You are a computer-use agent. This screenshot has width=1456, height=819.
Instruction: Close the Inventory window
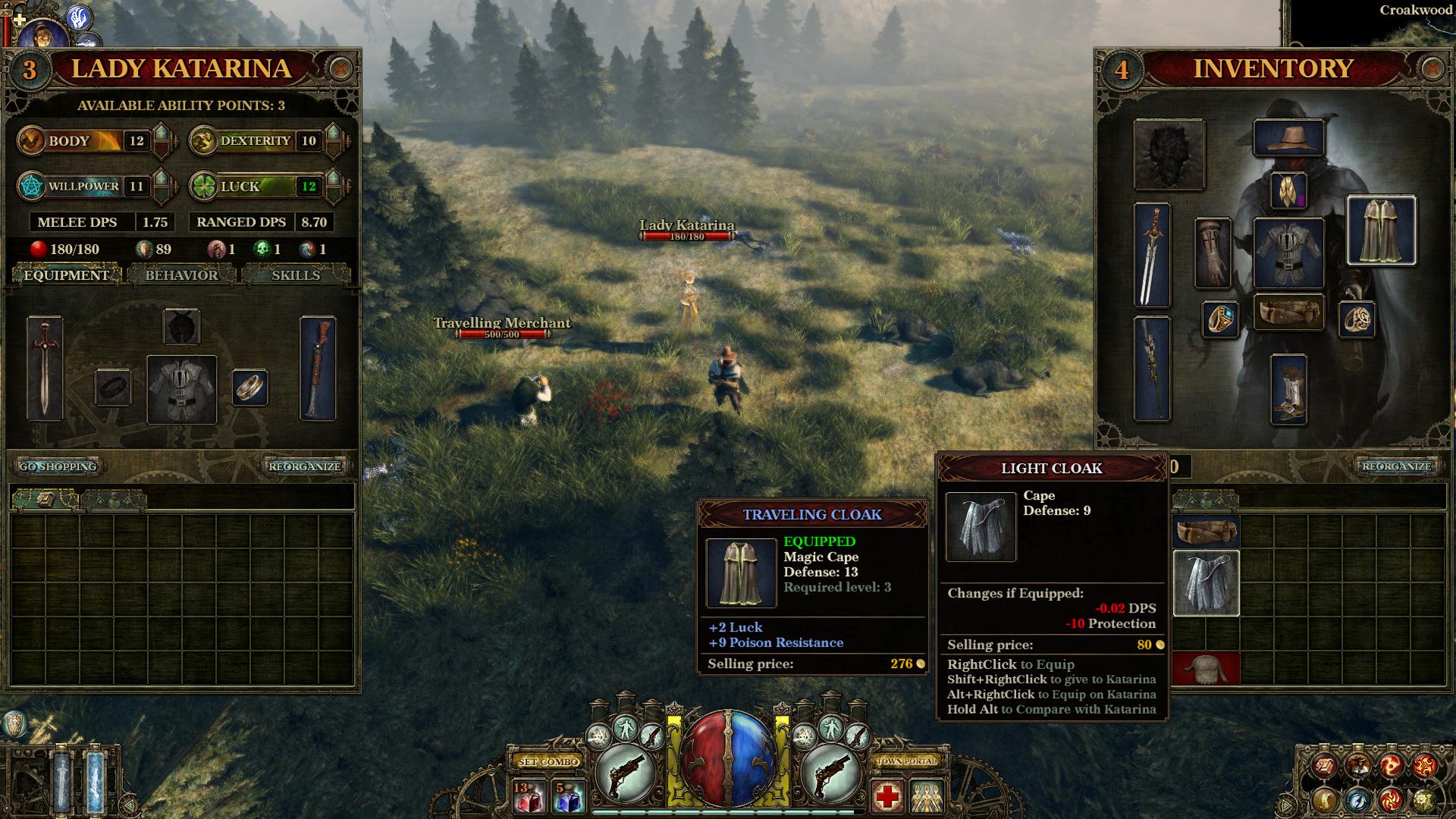[1432, 69]
